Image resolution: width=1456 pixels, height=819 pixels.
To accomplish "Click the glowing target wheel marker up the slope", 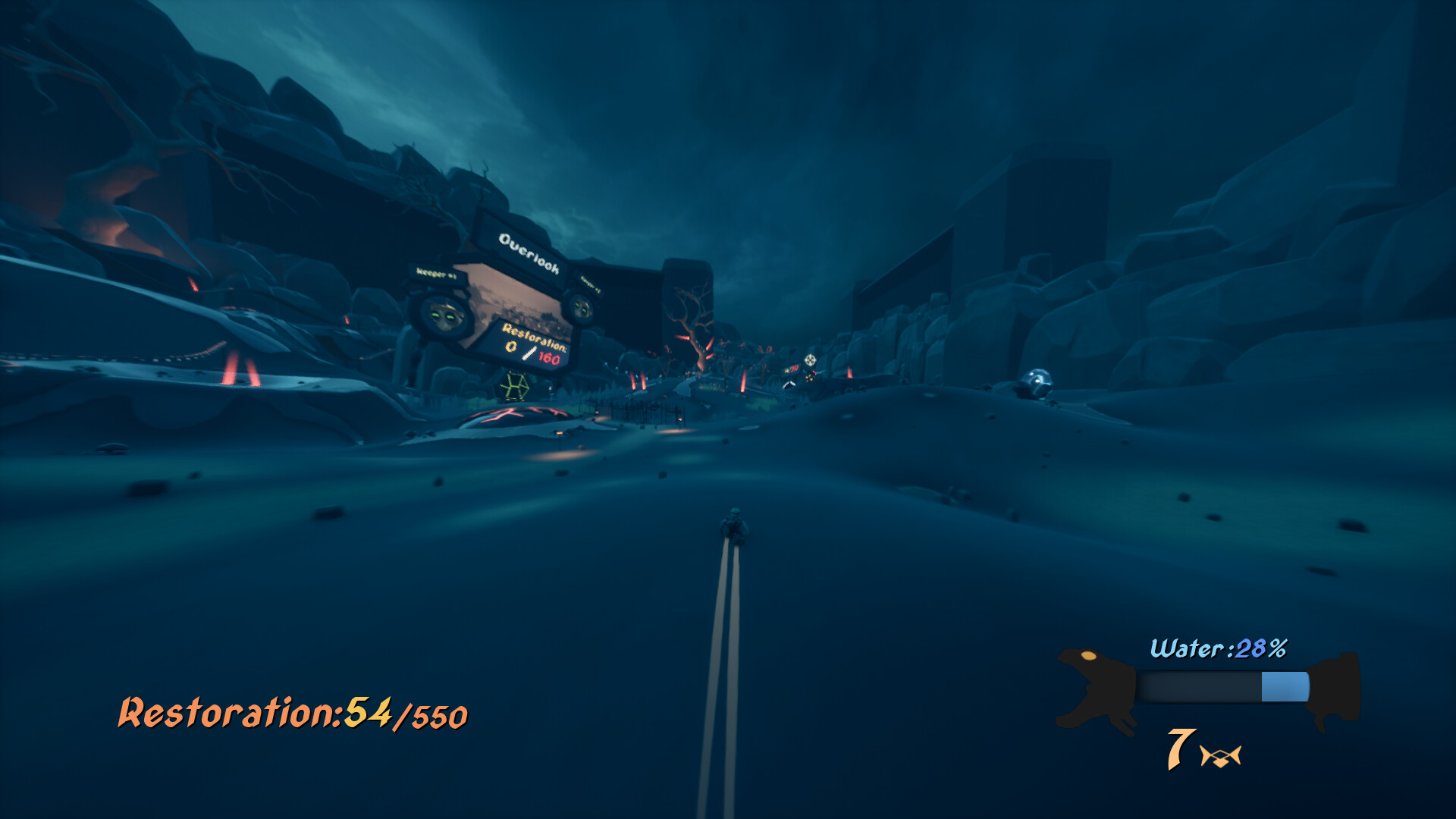I will tap(811, 359).
